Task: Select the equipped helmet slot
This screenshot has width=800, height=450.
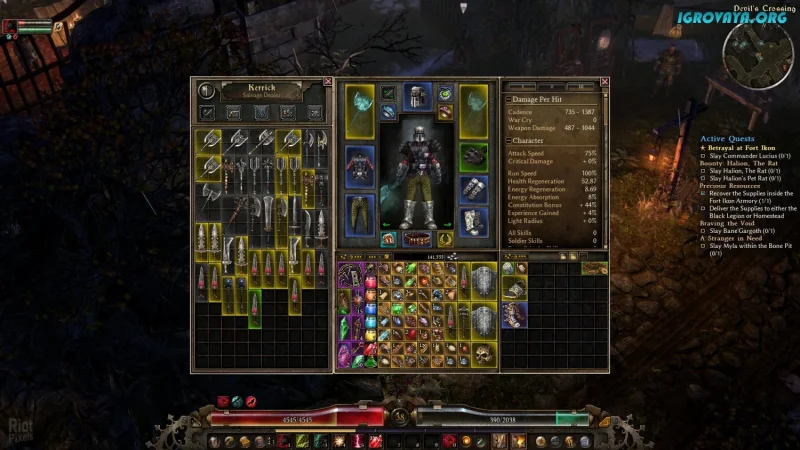Action: click(417, 97)
